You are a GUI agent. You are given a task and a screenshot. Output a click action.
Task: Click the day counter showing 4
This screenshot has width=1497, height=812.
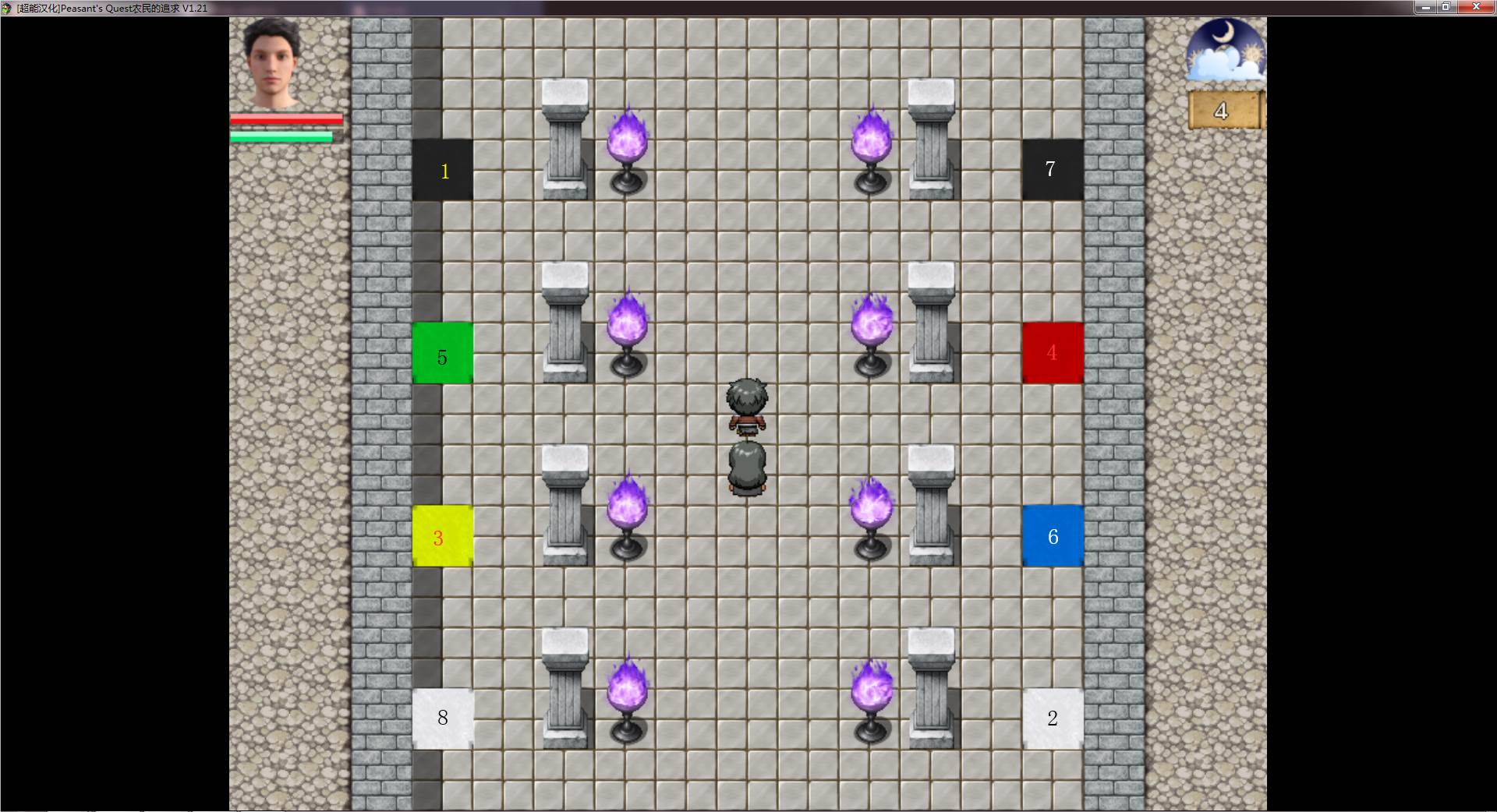[x=1222, y=111]
